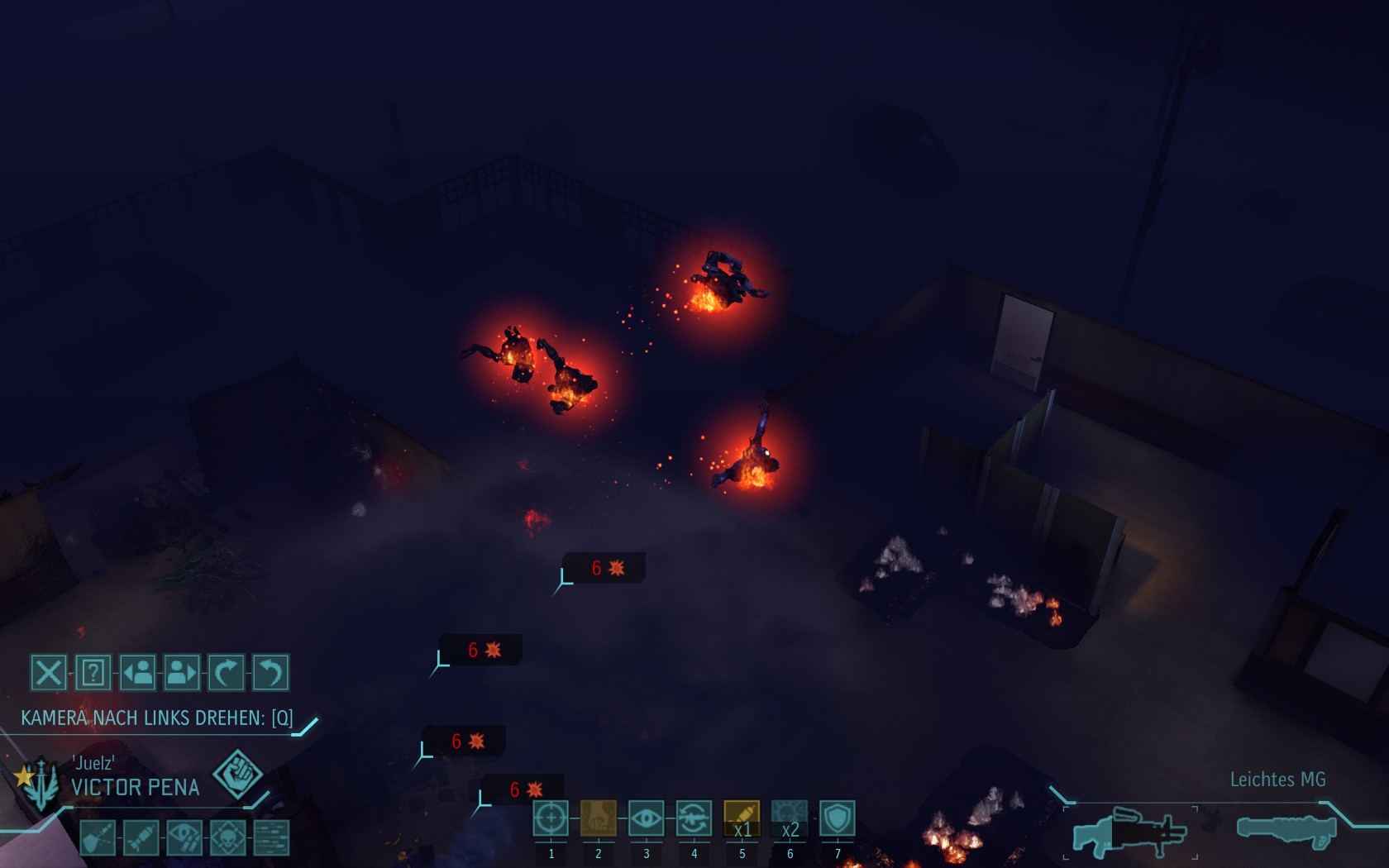
Task: Click the shield-and-bullet perk icon
Action: (98, 837)
